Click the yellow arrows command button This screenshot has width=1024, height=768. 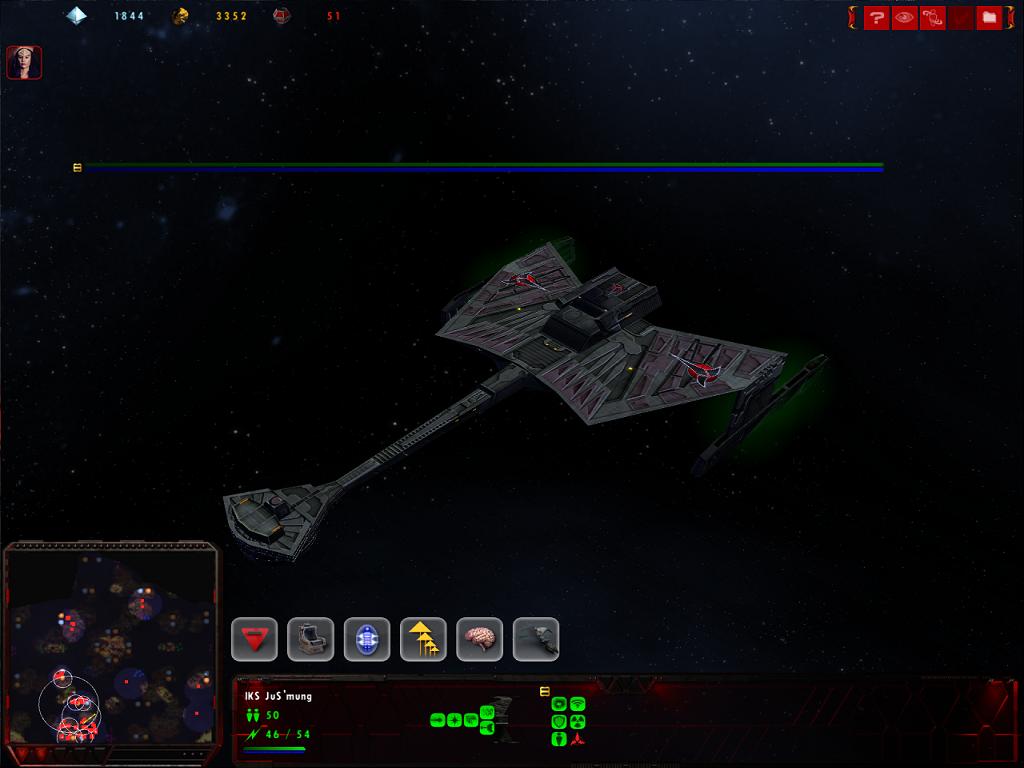pyautogui.click(x=423, y=639)
